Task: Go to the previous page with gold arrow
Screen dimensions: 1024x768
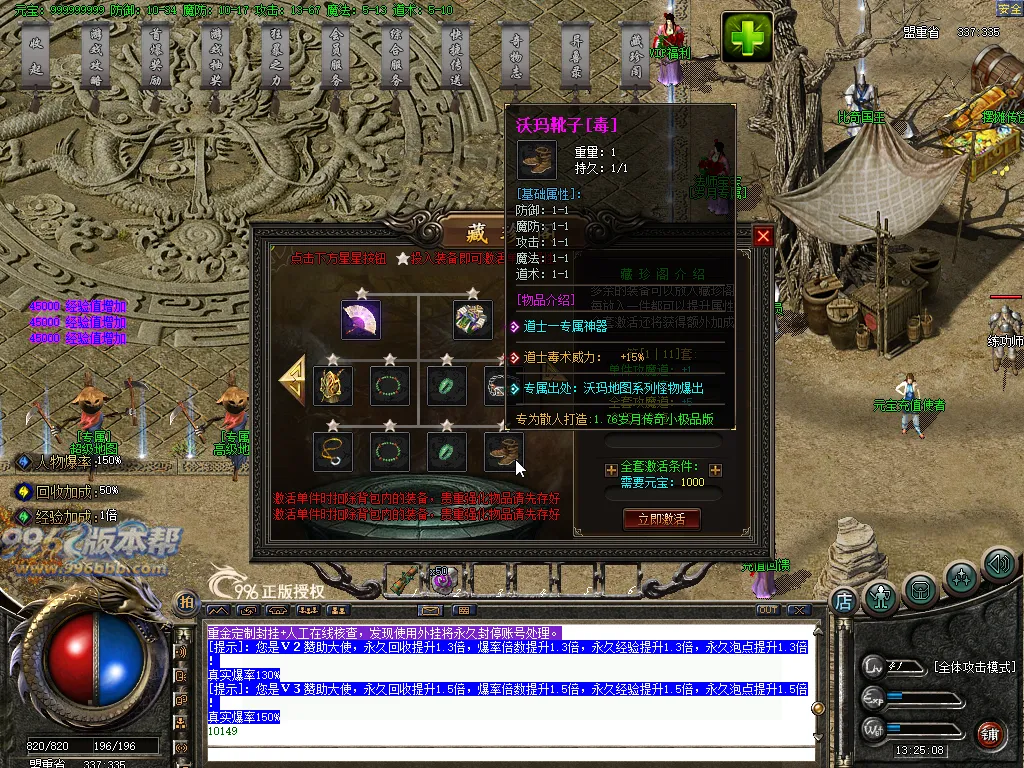Action: 293,379
